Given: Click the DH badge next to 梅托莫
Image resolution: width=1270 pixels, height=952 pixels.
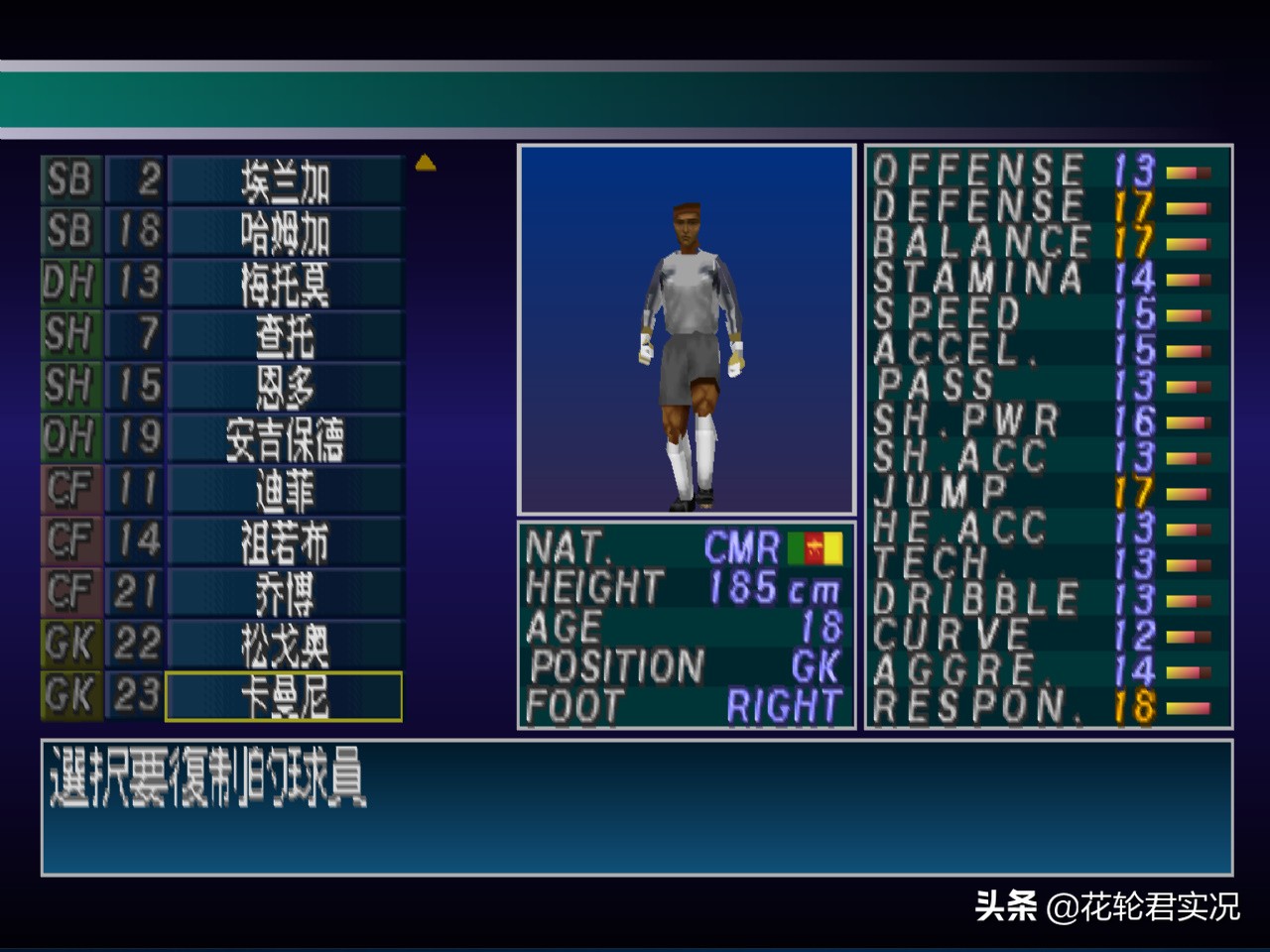Looking at the screenshot, I should [x=68, y=285].
